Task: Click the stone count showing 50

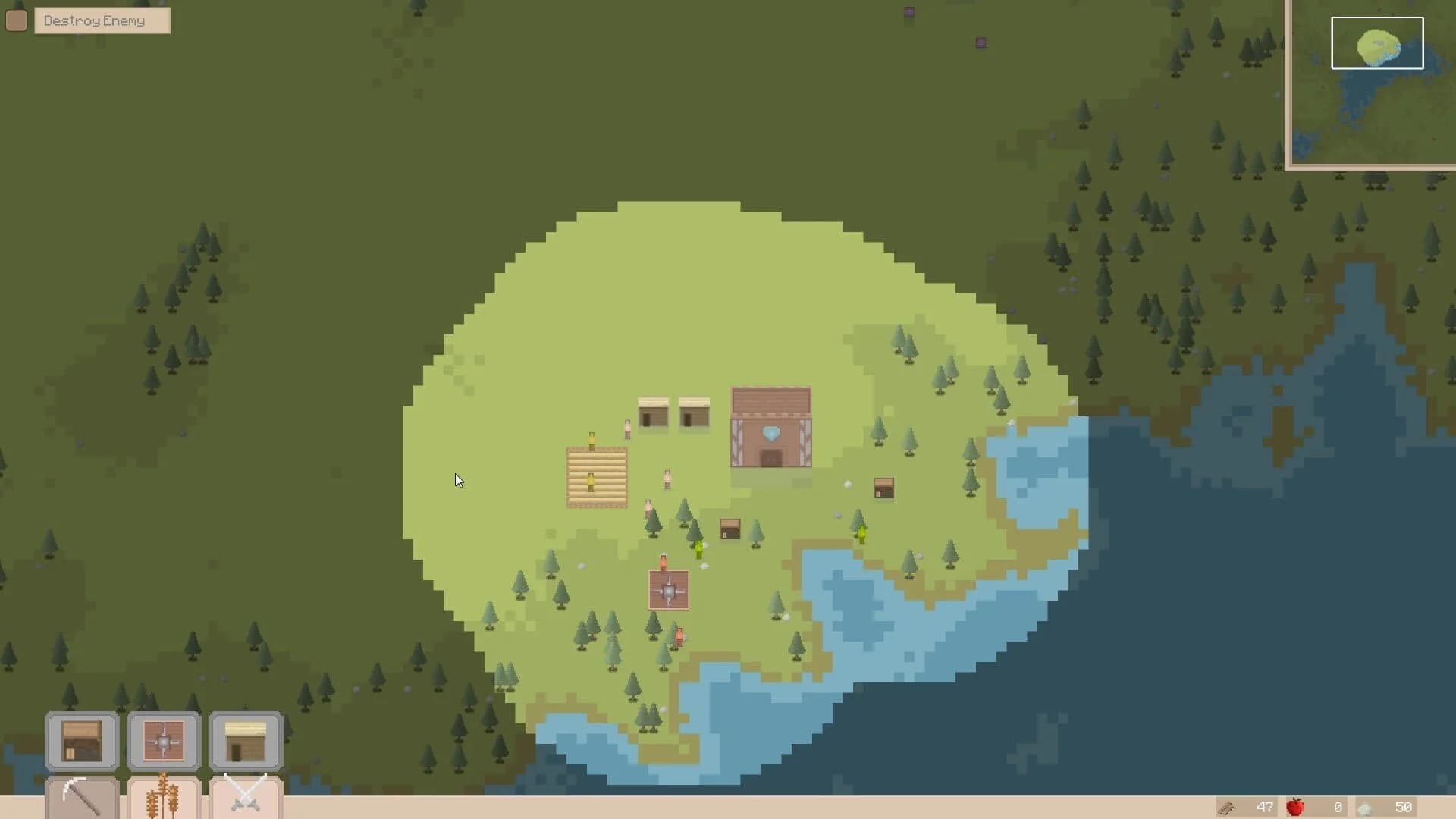Action: 1404,808
